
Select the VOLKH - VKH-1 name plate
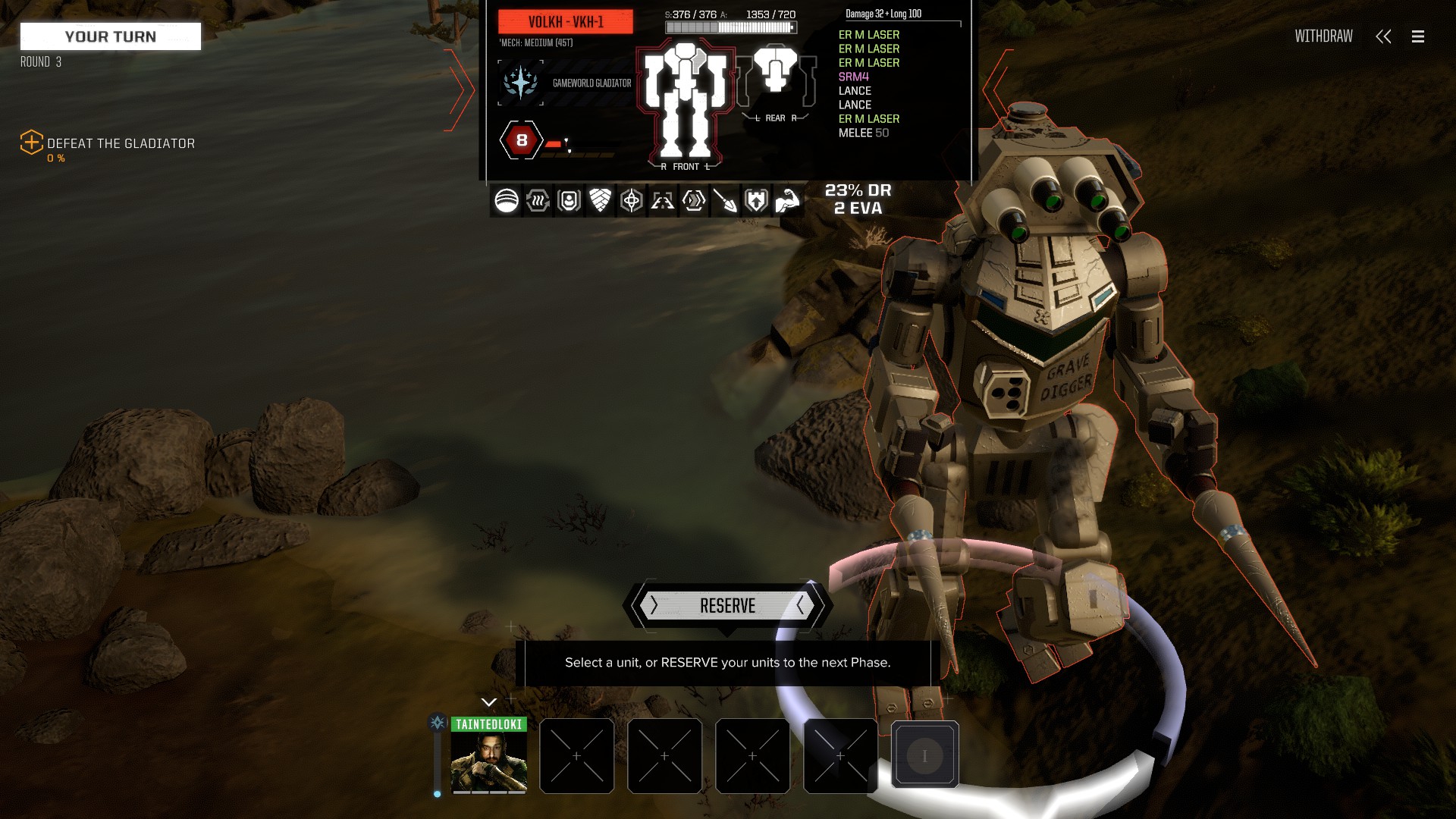[566, 22]
